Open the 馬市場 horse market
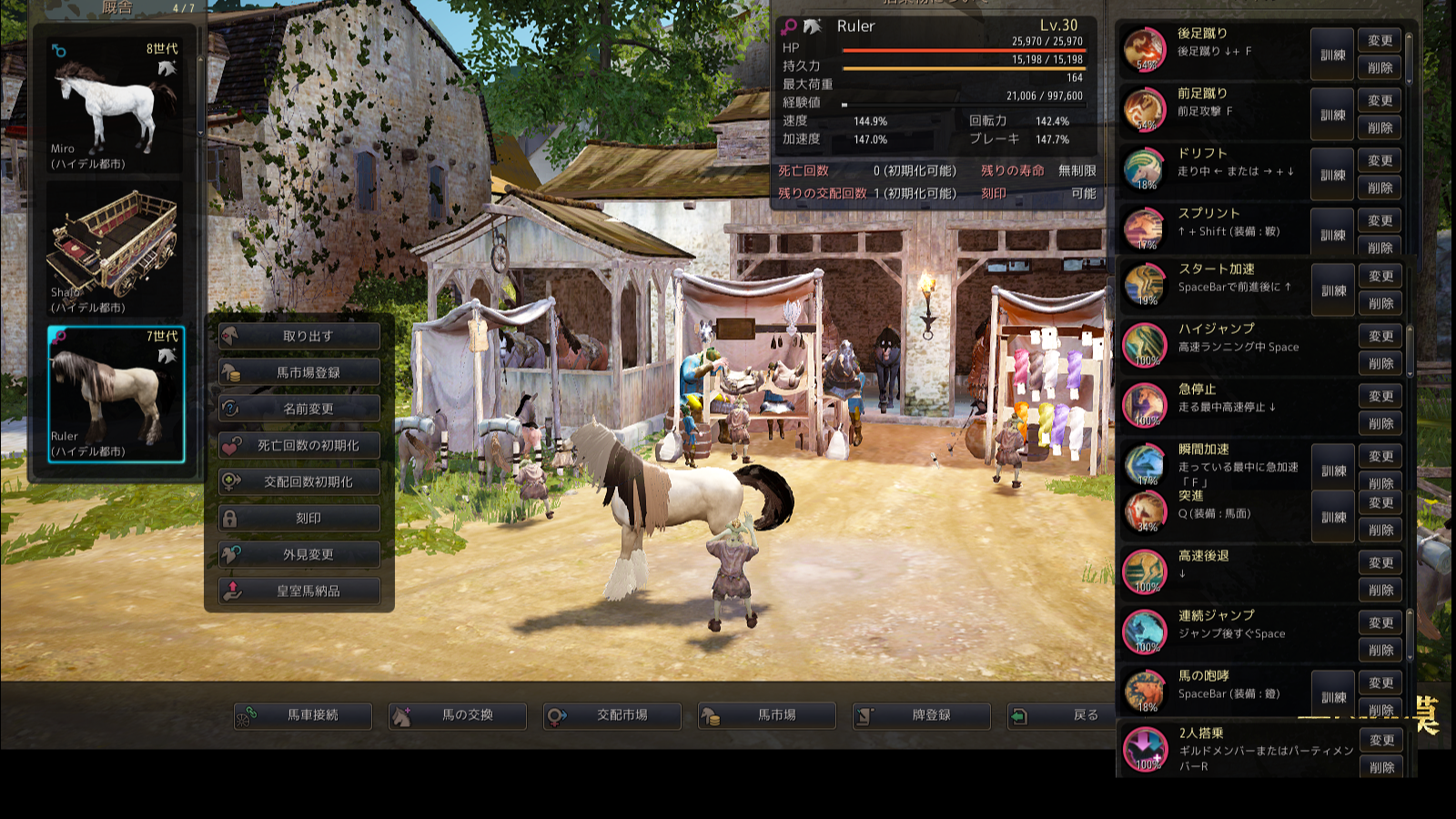This screenshot has width=1456, height=819. [767, 715]
